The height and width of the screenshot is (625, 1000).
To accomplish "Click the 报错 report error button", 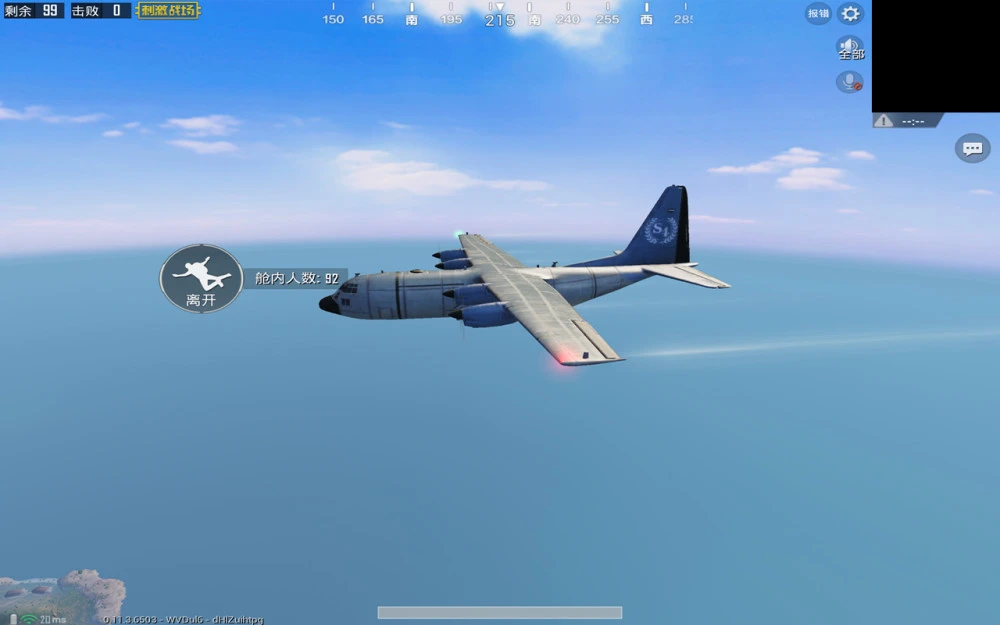I will pos(818,14).
